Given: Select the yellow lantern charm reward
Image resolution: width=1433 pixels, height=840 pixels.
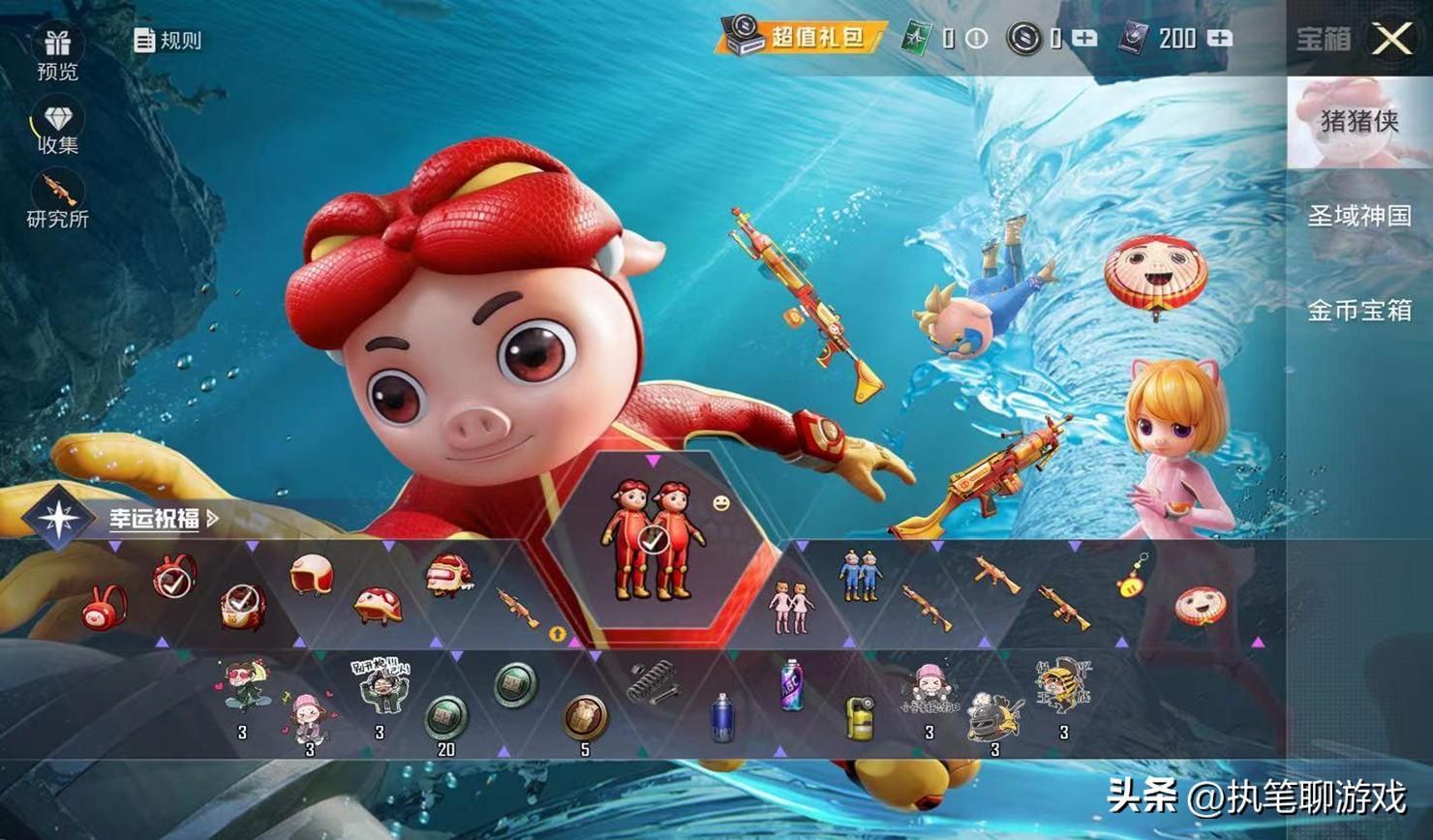Looking at the screenshot, I should [1133, 576].
